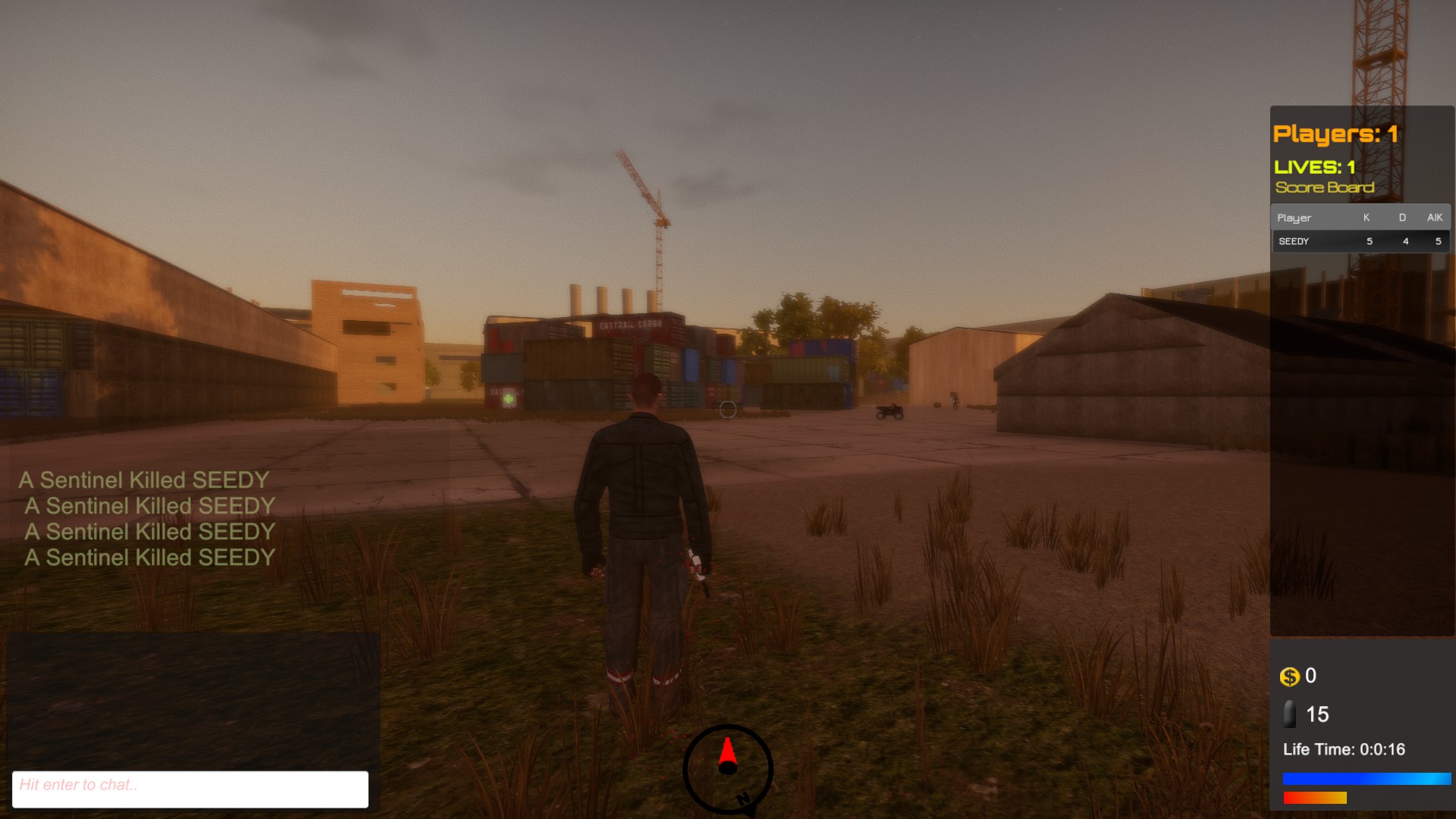Click the motorcycle parked near the containers
Image resolution: width=1456 pixels, height=819 pixels.
(889, 411)
